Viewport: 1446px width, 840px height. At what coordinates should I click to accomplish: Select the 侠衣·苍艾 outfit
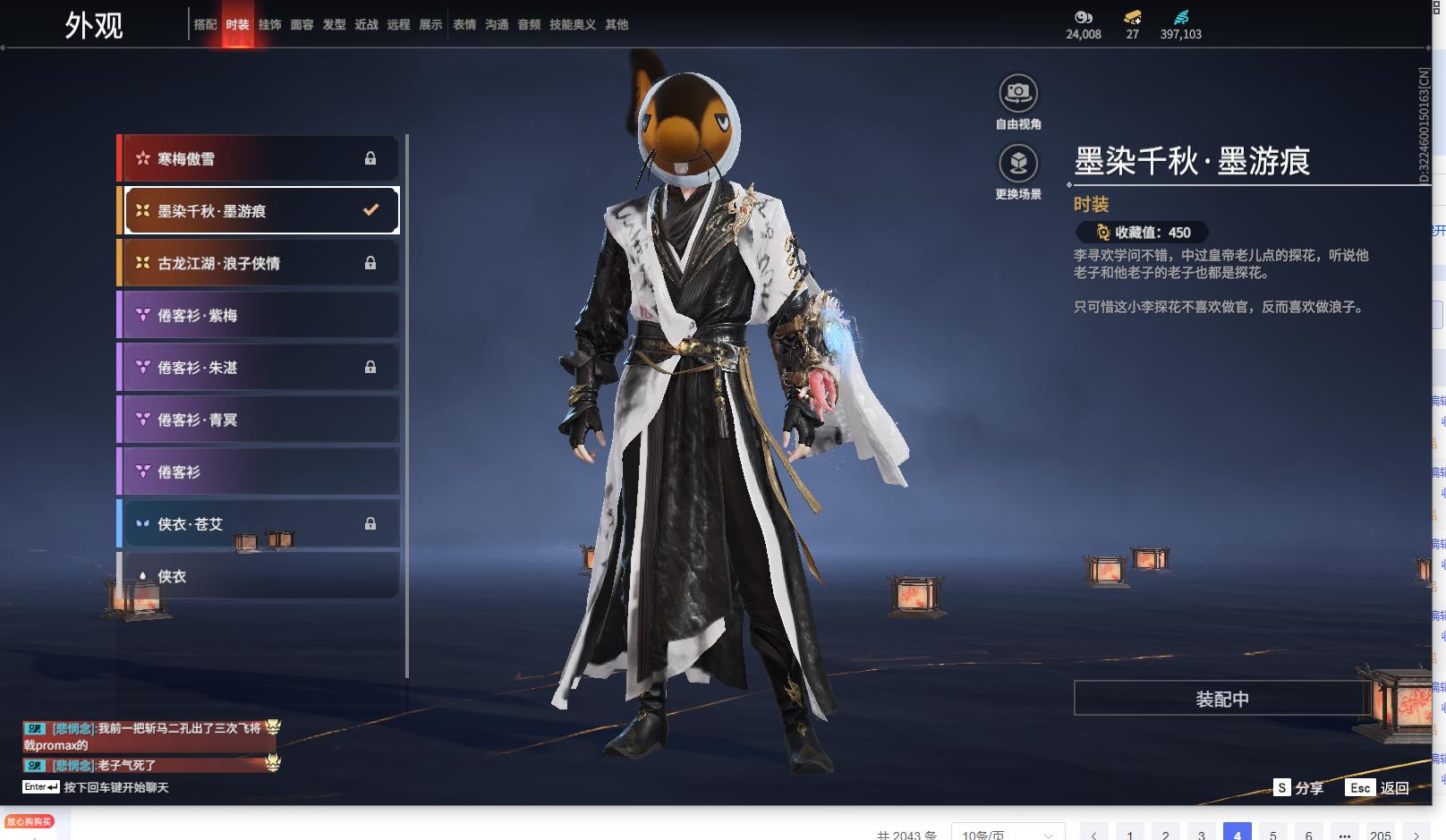click(x=259, y=524)
